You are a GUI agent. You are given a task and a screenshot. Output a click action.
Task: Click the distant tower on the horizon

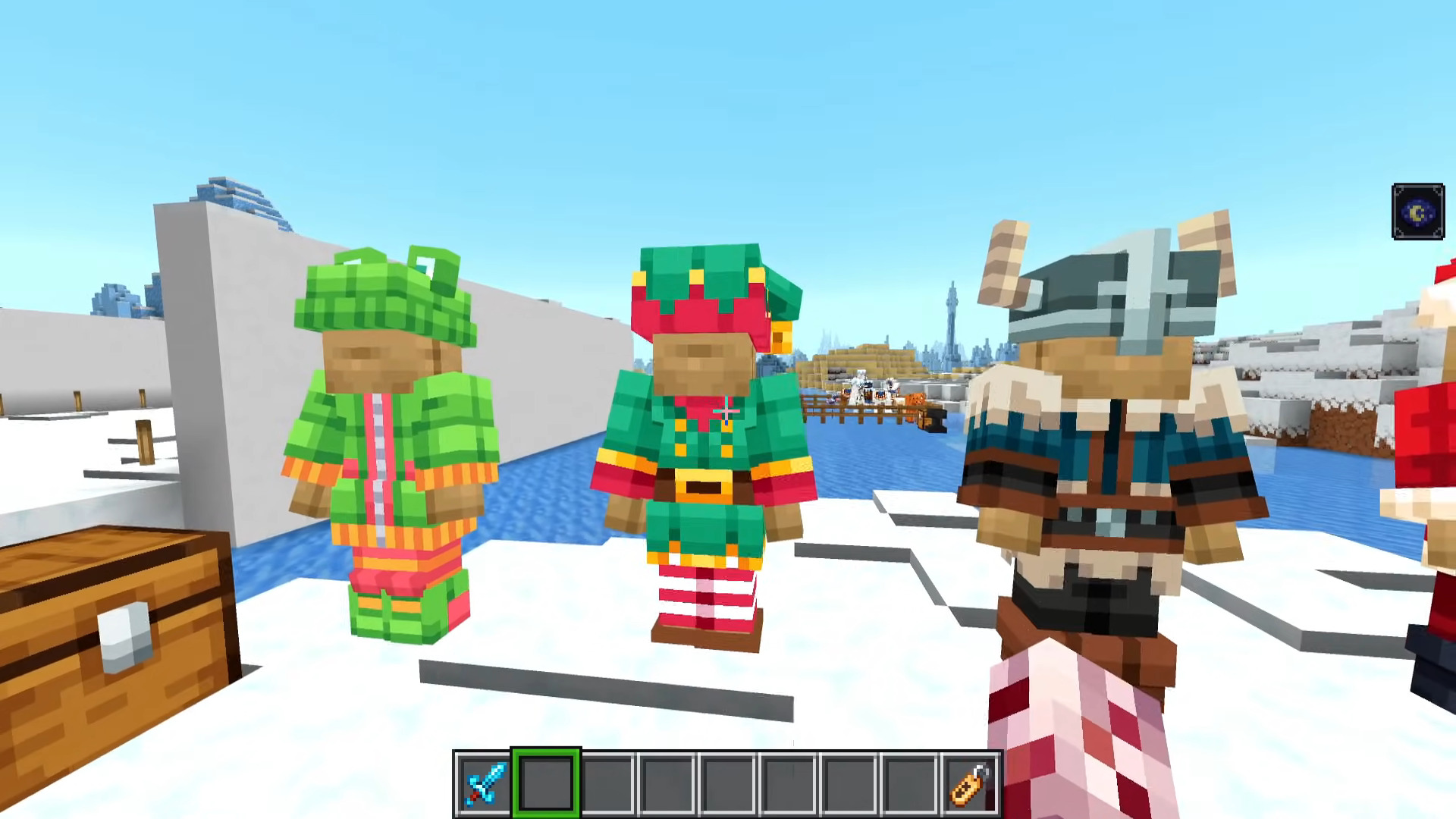(953, 318)
